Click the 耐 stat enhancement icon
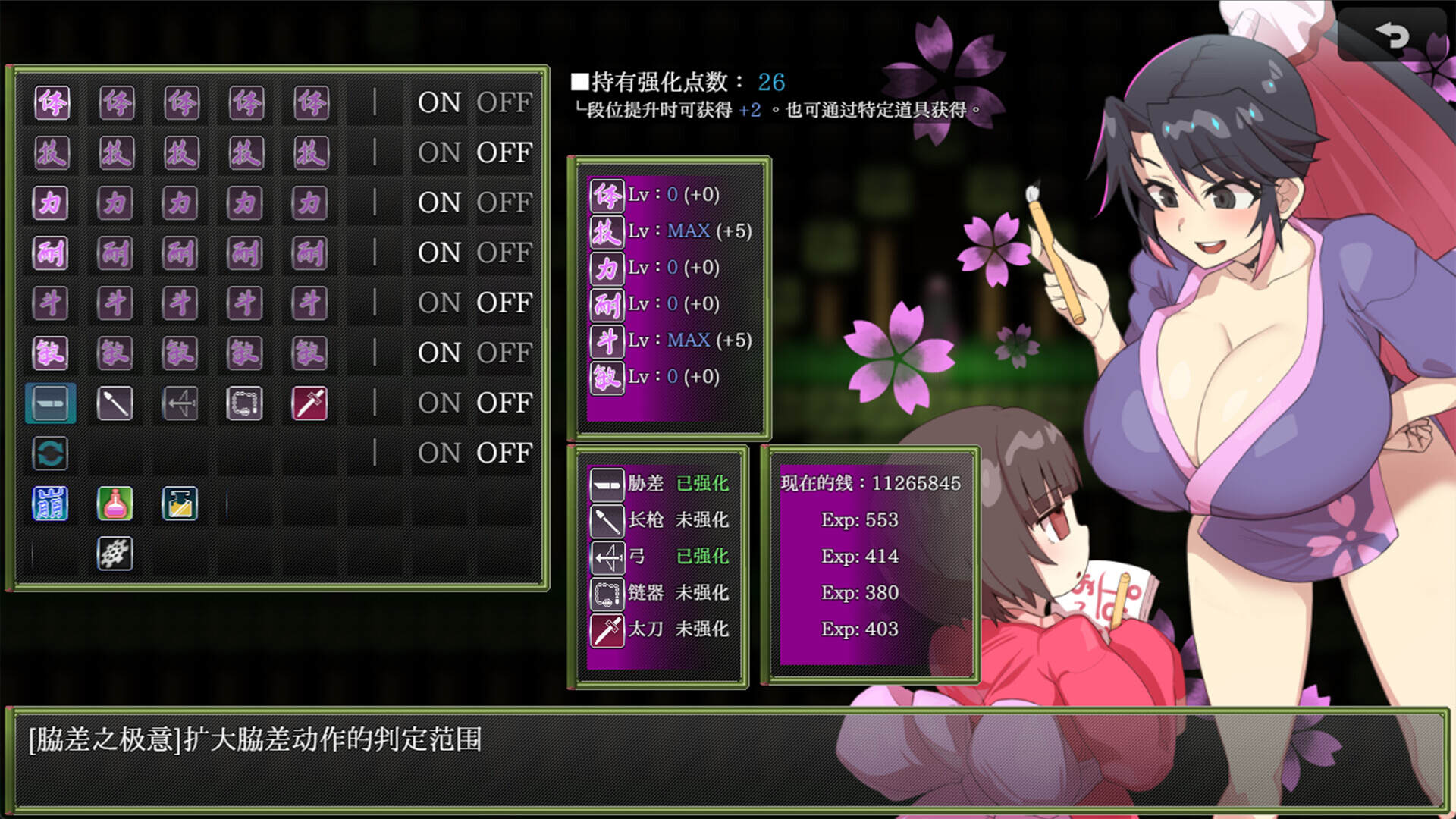This screenshot has width=1456, height=819. 50,253
